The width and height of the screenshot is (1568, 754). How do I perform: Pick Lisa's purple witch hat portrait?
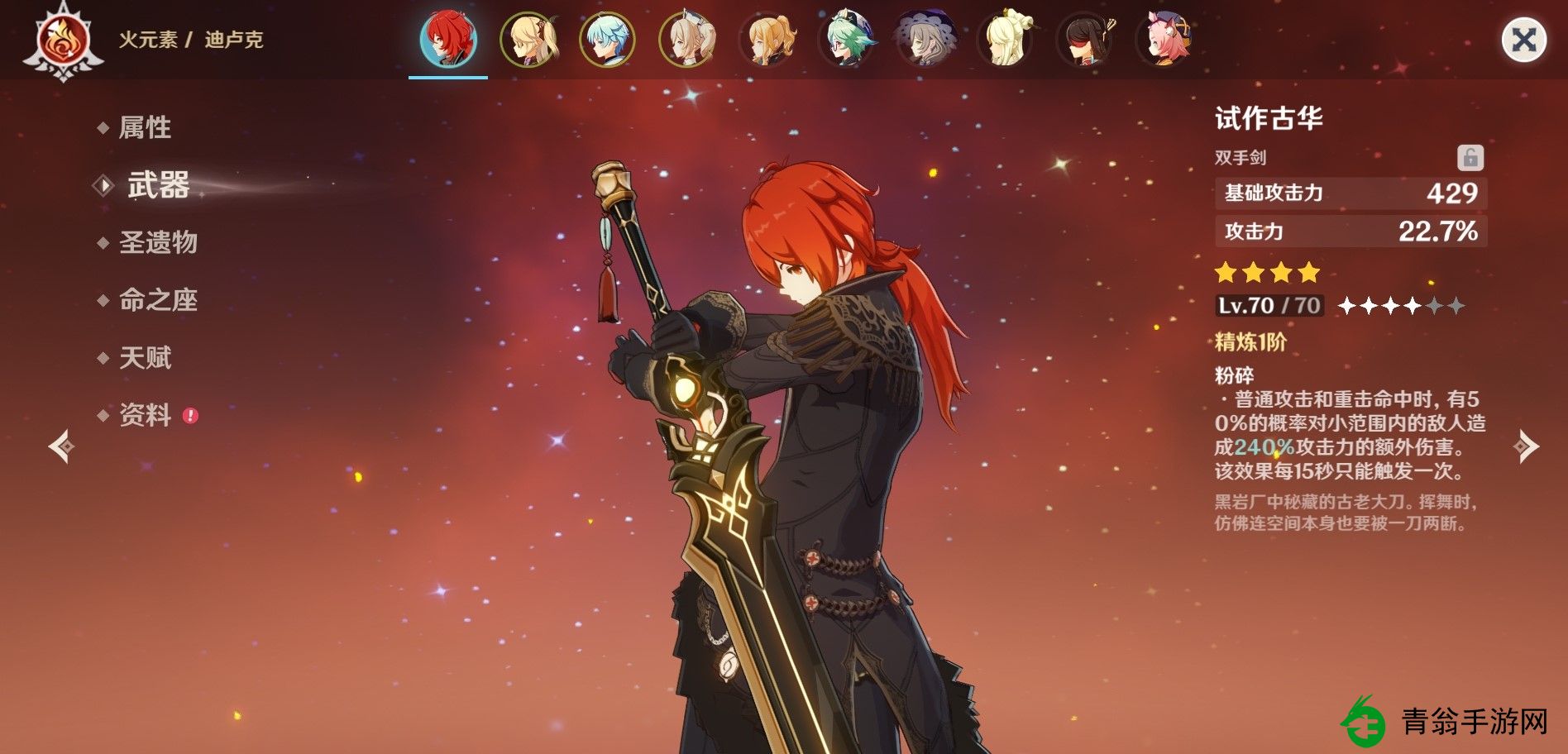tap(926, 39)
